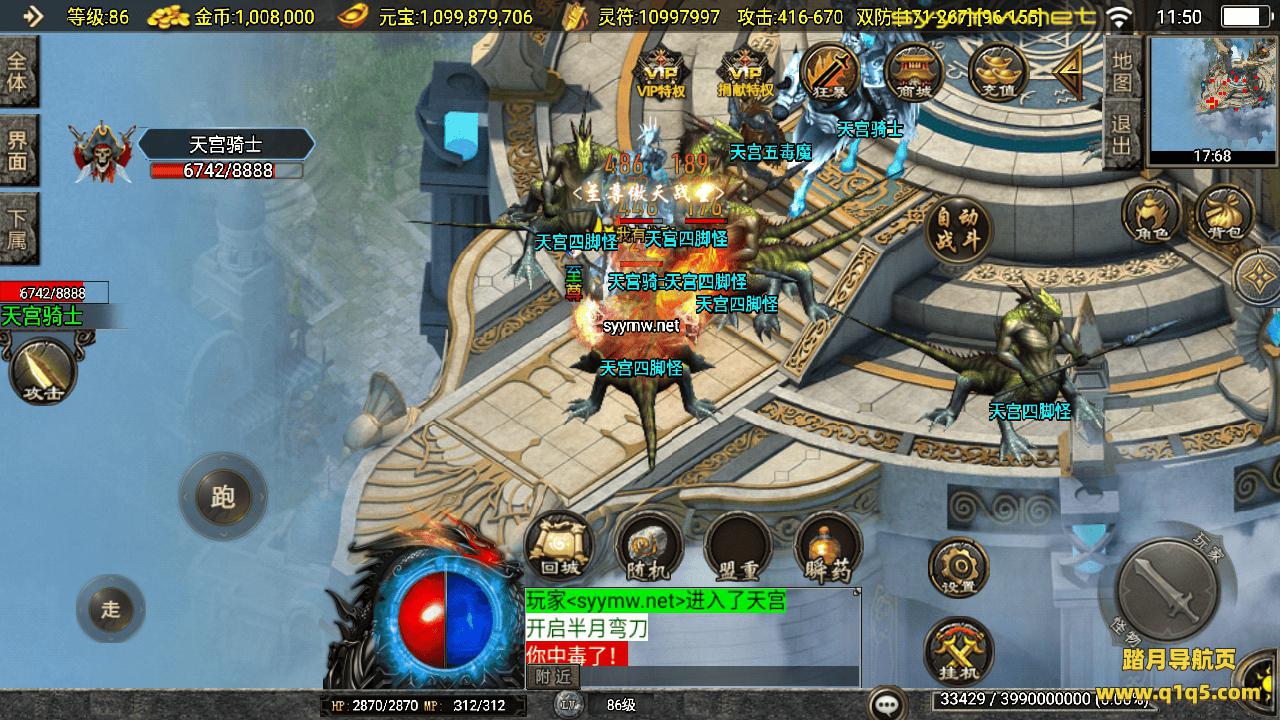Toggle 挂机 idle mode
1280x720 pixels.
point(959,650)
